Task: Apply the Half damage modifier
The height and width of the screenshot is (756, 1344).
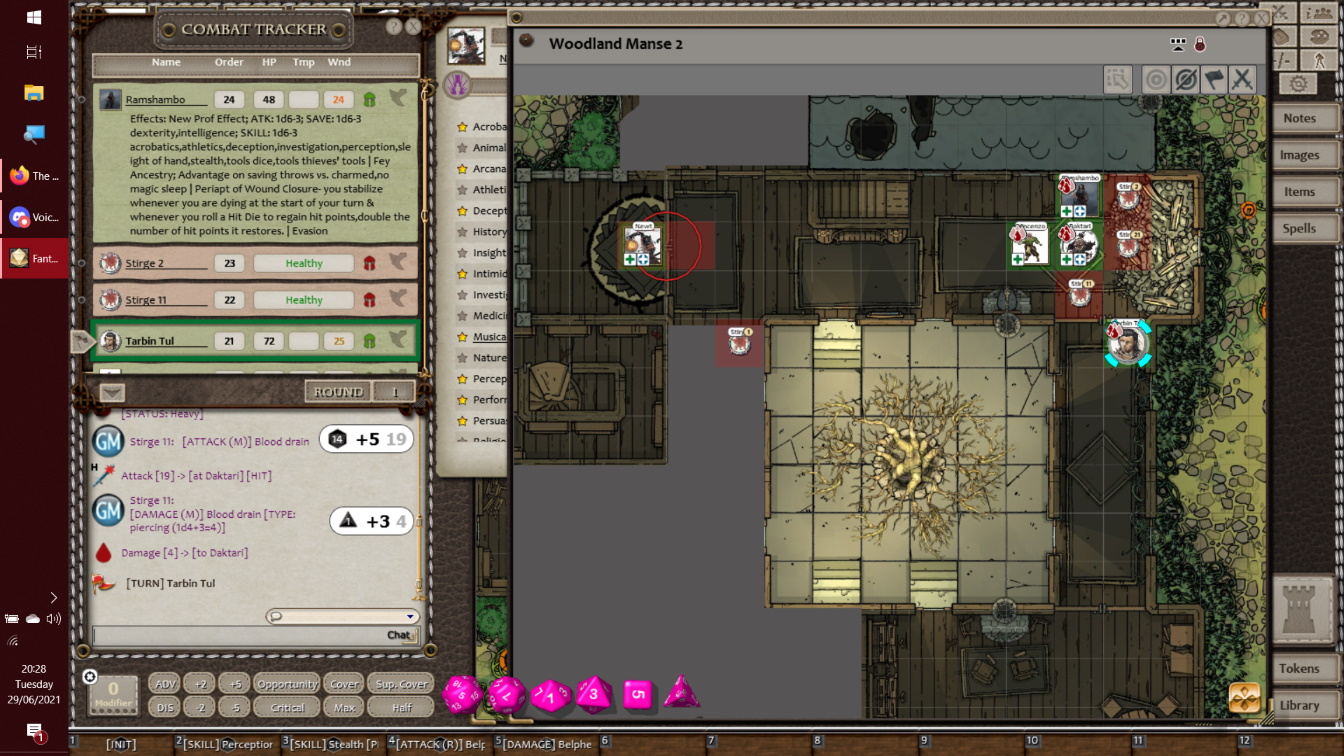Action: pyautogui.click(x=401, y=707)
